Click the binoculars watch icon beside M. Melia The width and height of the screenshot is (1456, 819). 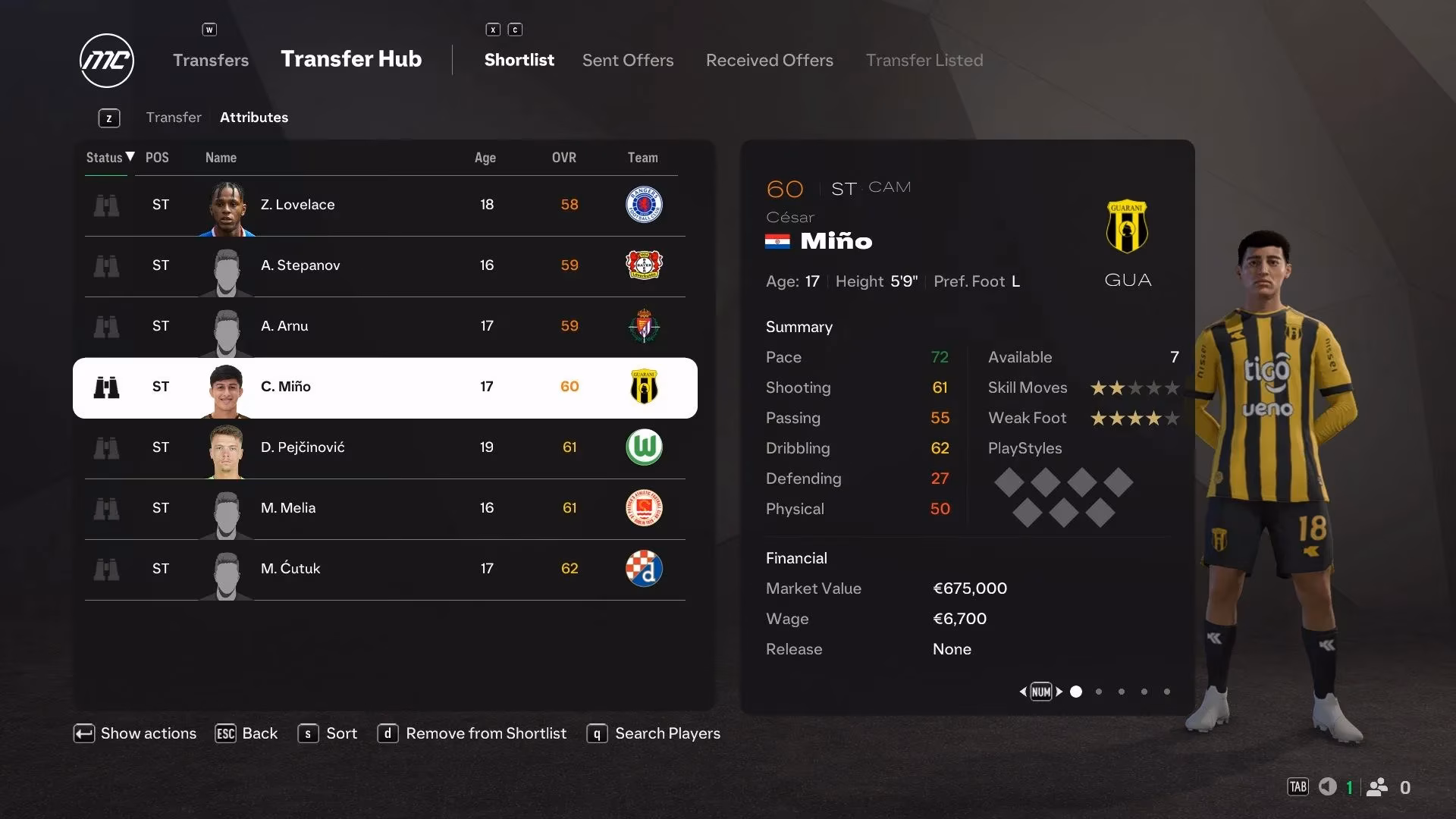point(107,509)
